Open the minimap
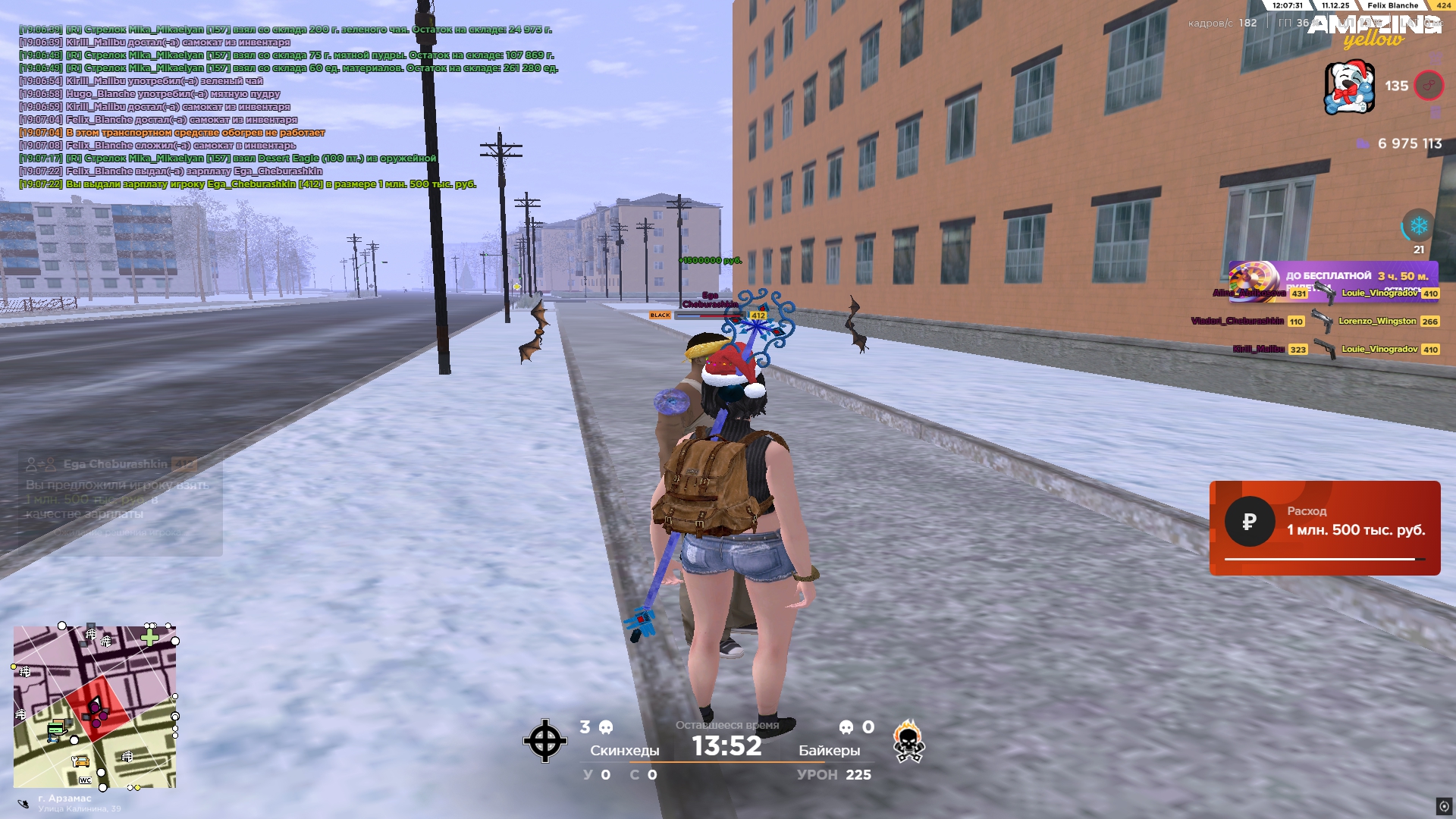1456x819 pixels. coord(95,707)
